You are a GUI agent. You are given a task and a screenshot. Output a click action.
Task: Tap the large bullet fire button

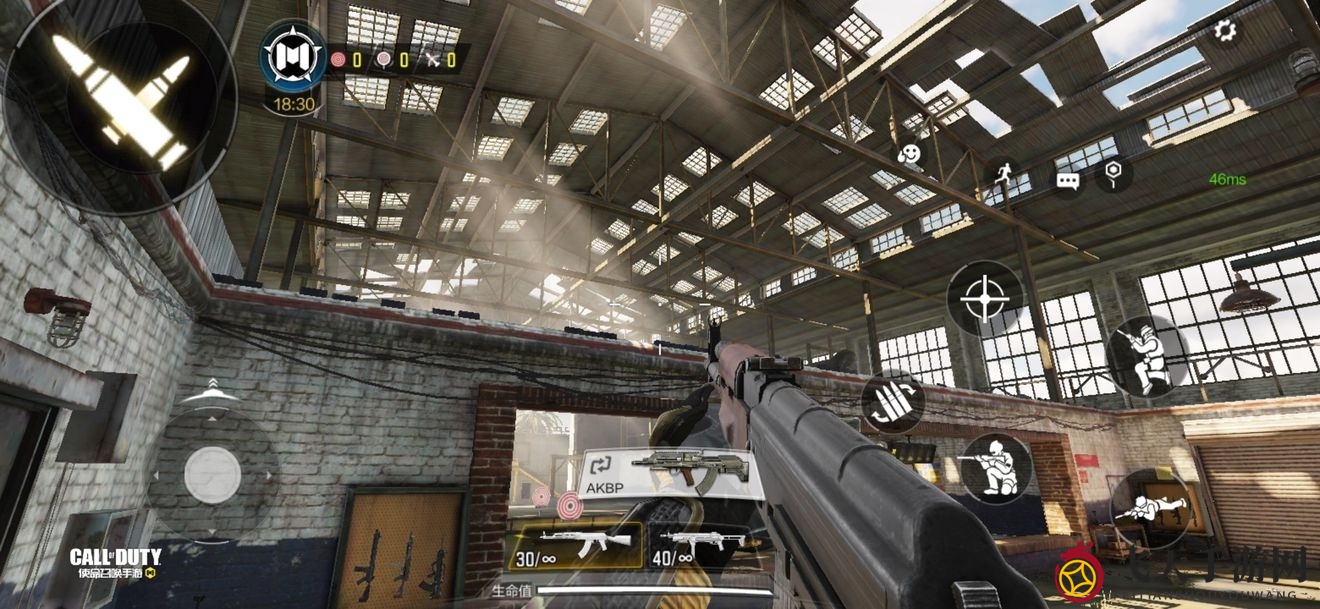118,99
